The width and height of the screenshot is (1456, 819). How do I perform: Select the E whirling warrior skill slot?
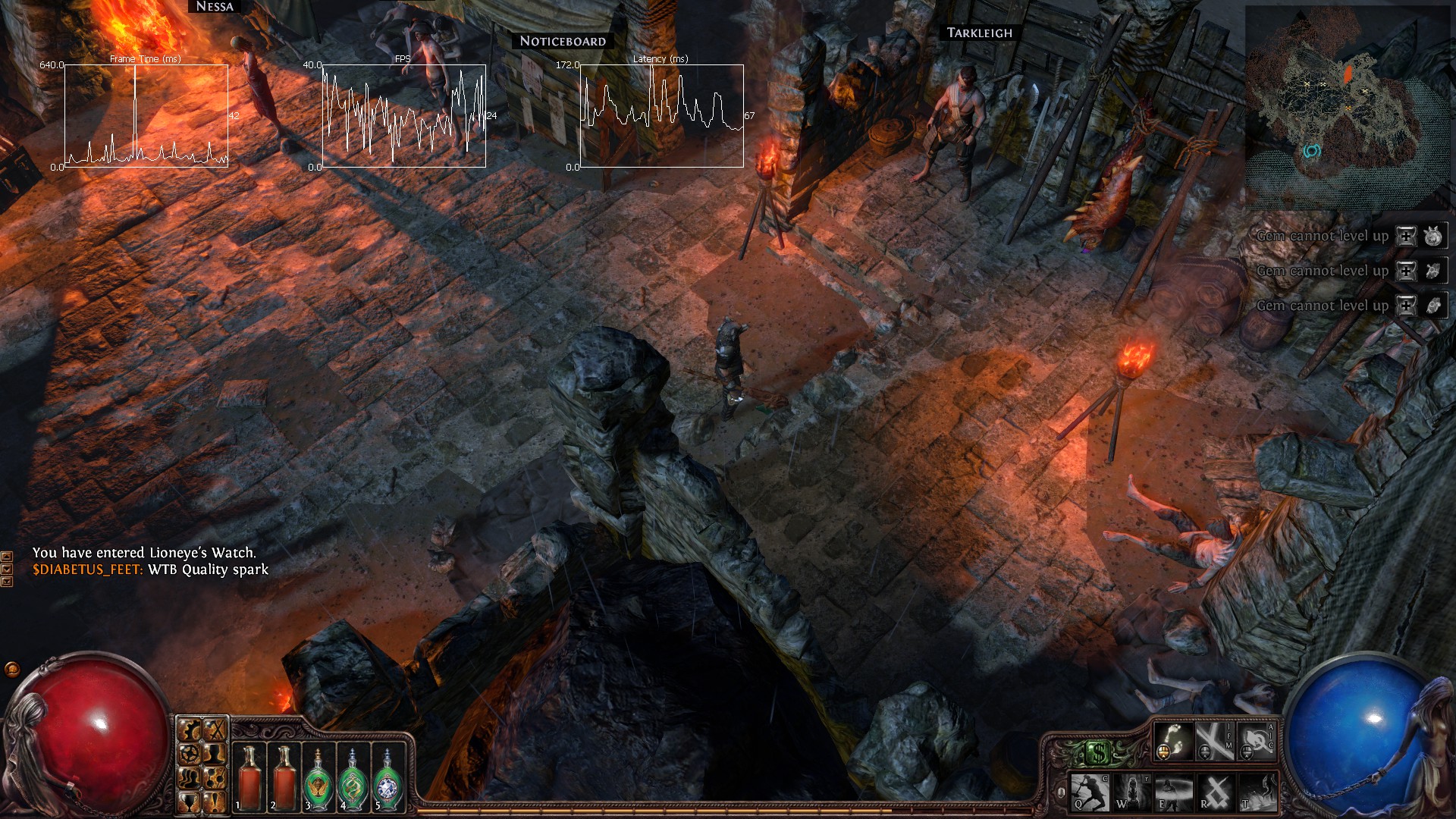(1173, 792)
